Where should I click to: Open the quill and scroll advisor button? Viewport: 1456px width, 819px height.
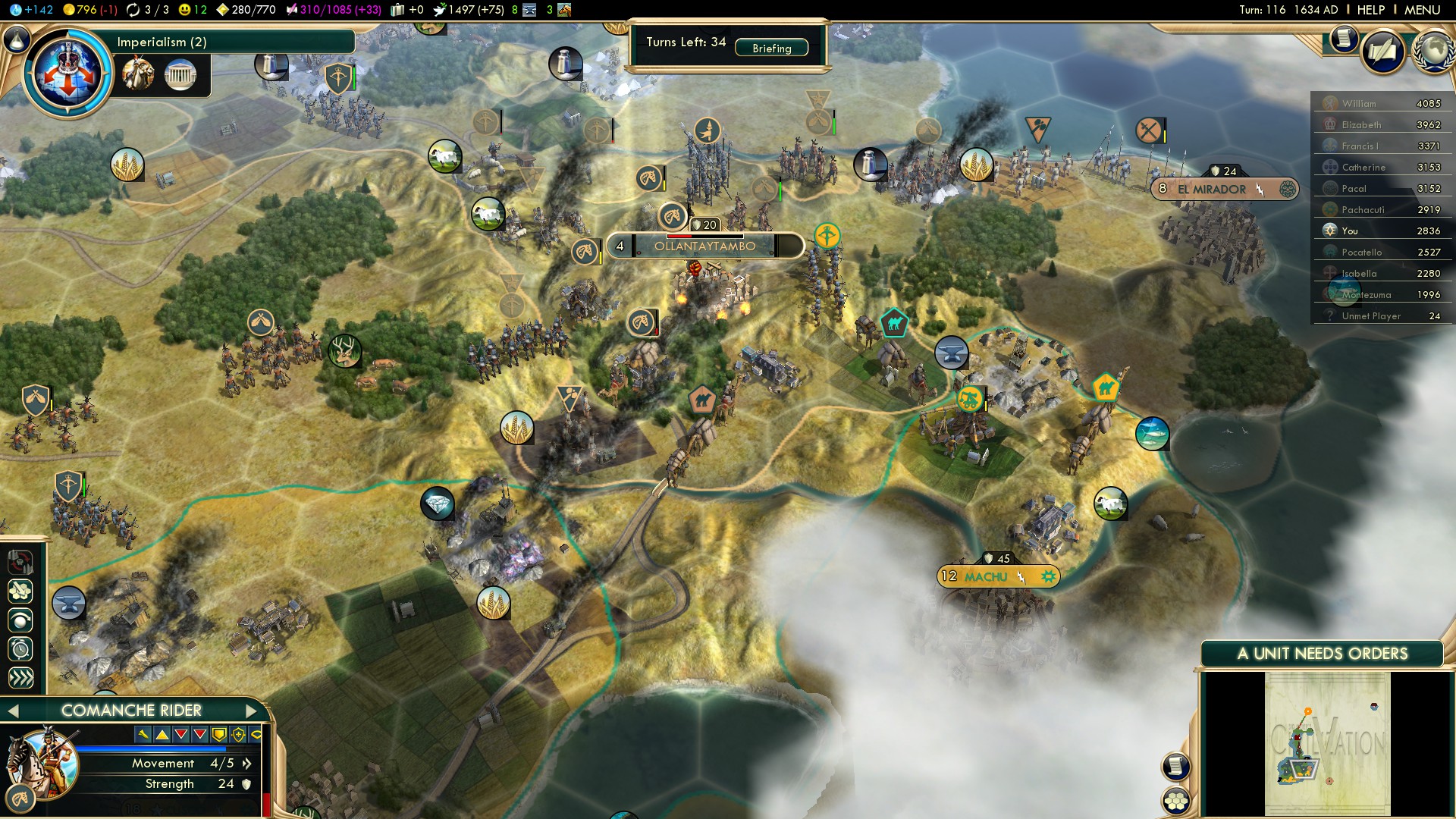[x=1384, y=52]
